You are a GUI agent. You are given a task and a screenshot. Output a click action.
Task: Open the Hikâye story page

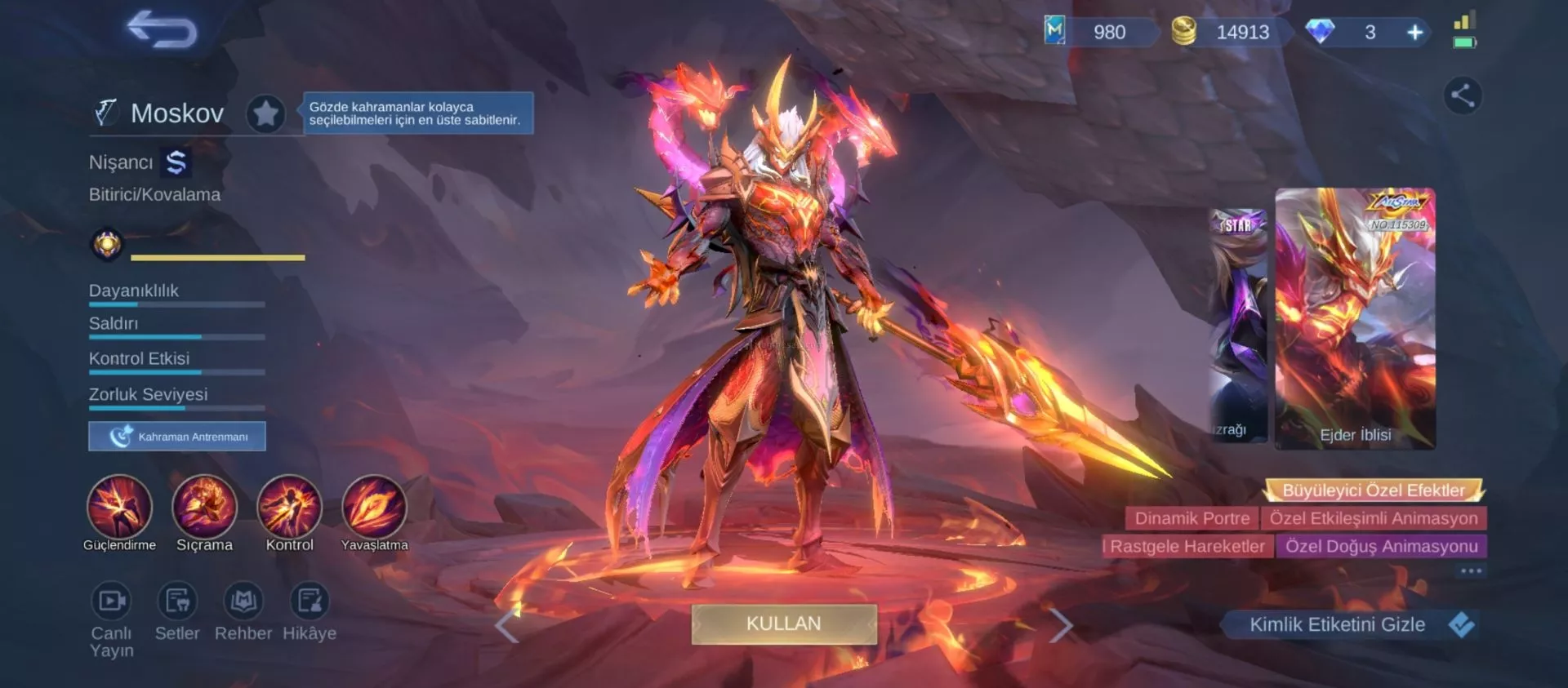(x=310, y=601)
